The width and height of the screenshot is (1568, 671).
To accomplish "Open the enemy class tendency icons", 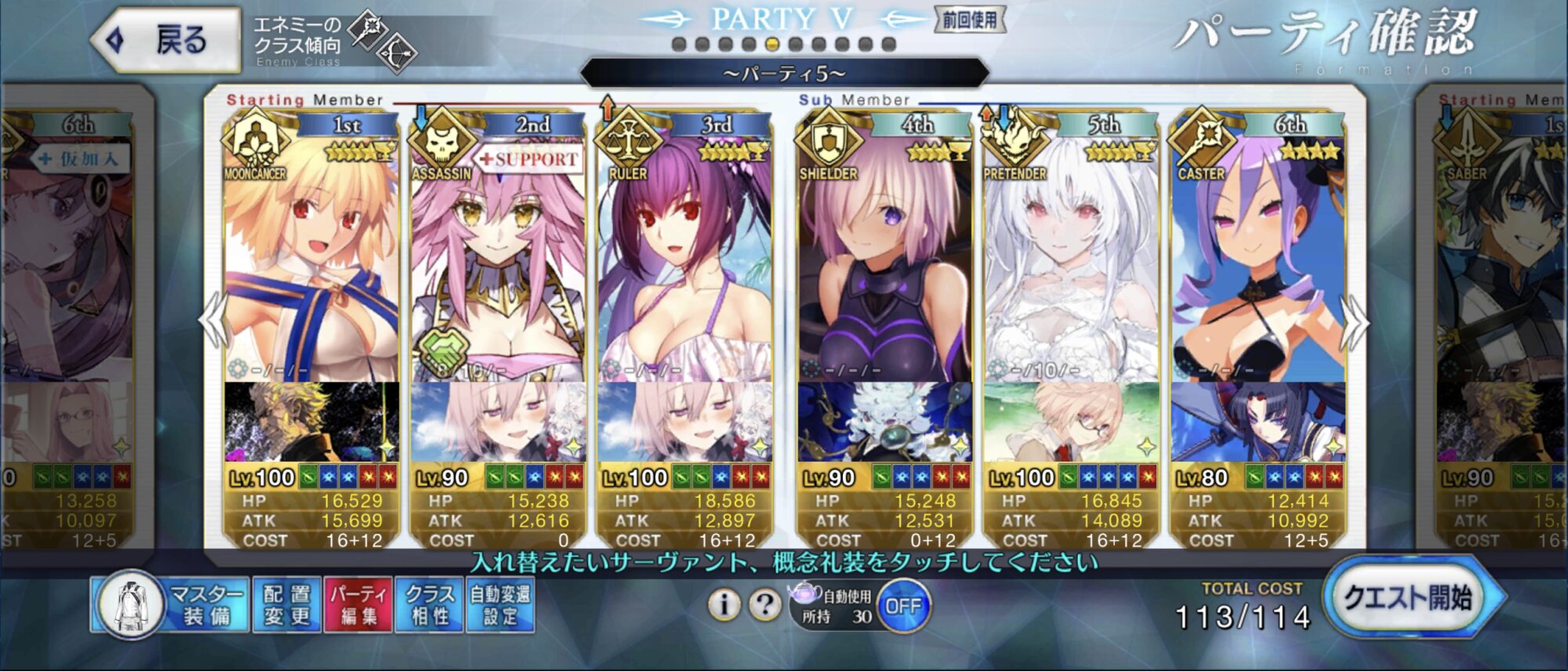I will point(384,41).
